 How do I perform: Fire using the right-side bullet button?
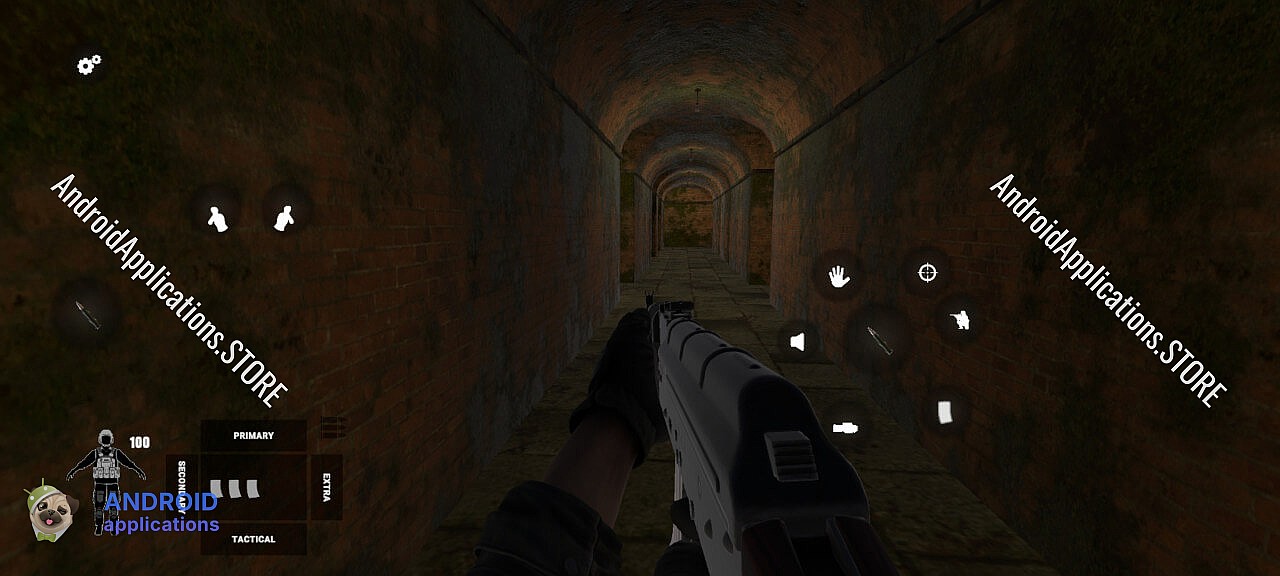(879, 338)
